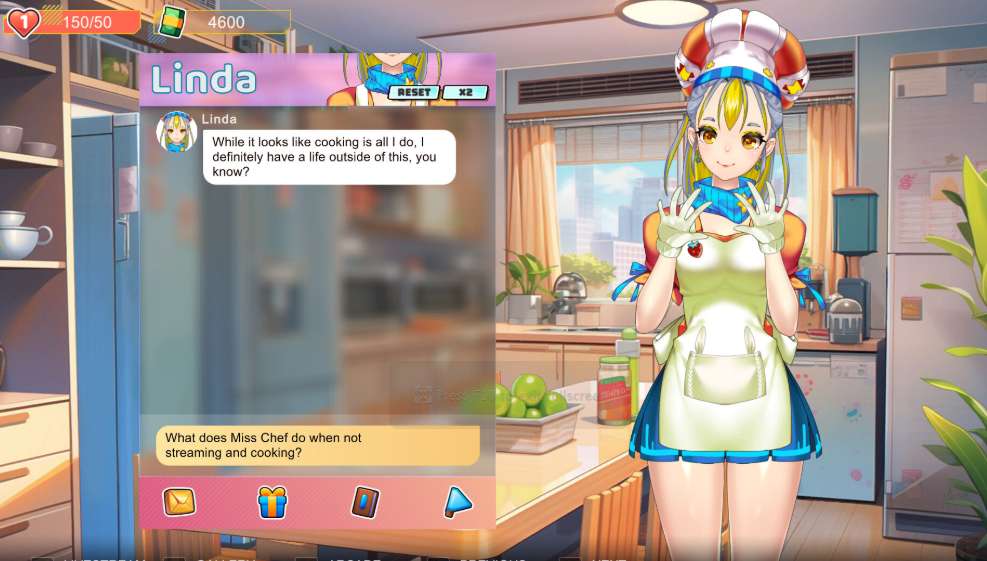
Task: Choose the reply about Miss Chef's free time
Action: click(317, 446)
